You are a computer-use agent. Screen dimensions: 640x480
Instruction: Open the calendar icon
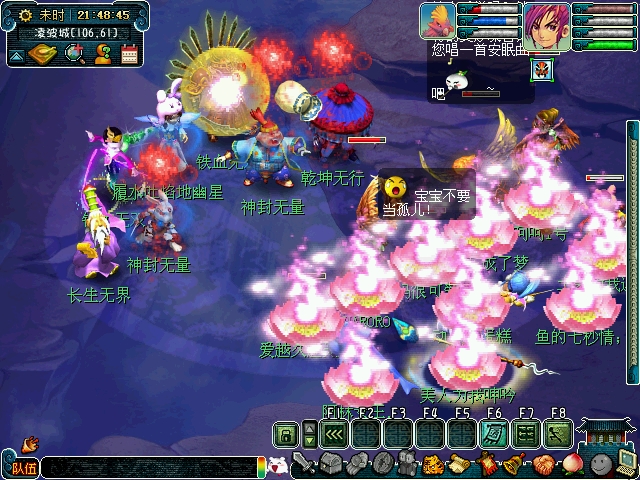pyautogui.click(x=128, y=54)
